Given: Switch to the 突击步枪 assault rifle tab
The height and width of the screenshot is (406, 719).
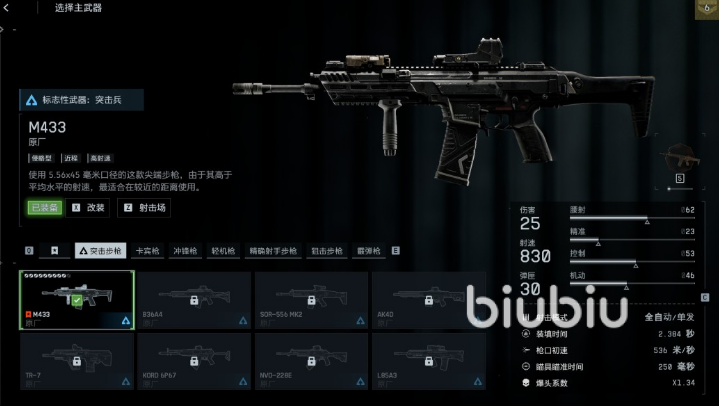Looking at the screenshot, I should pyautogui.click(x=100, y=251).
